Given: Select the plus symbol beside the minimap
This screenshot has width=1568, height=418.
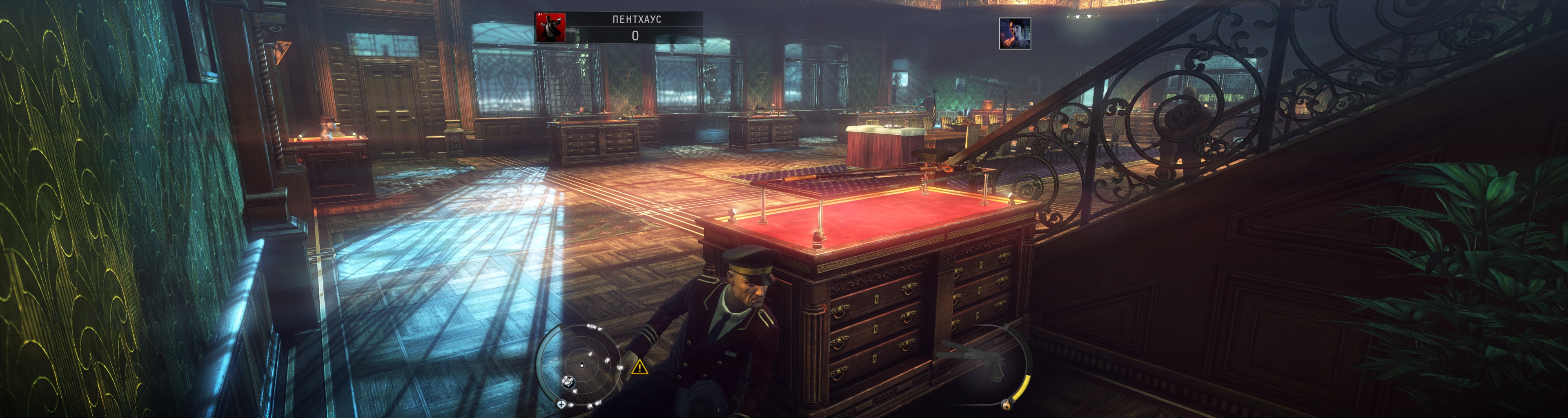Looking at the screenshot, I should coord(561,404).
